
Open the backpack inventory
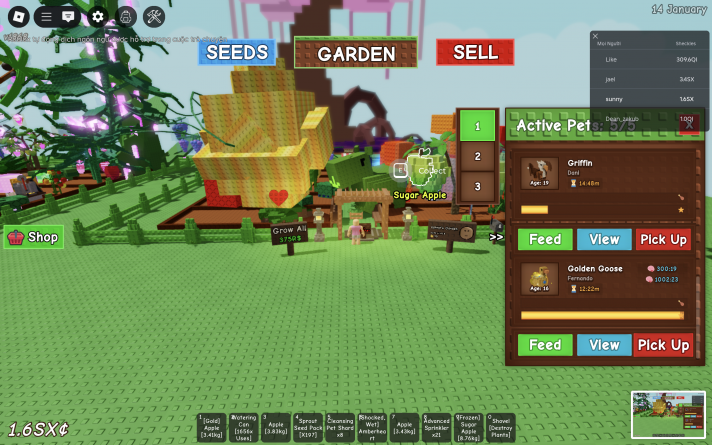pyautogui.click(x=125, y=16)
